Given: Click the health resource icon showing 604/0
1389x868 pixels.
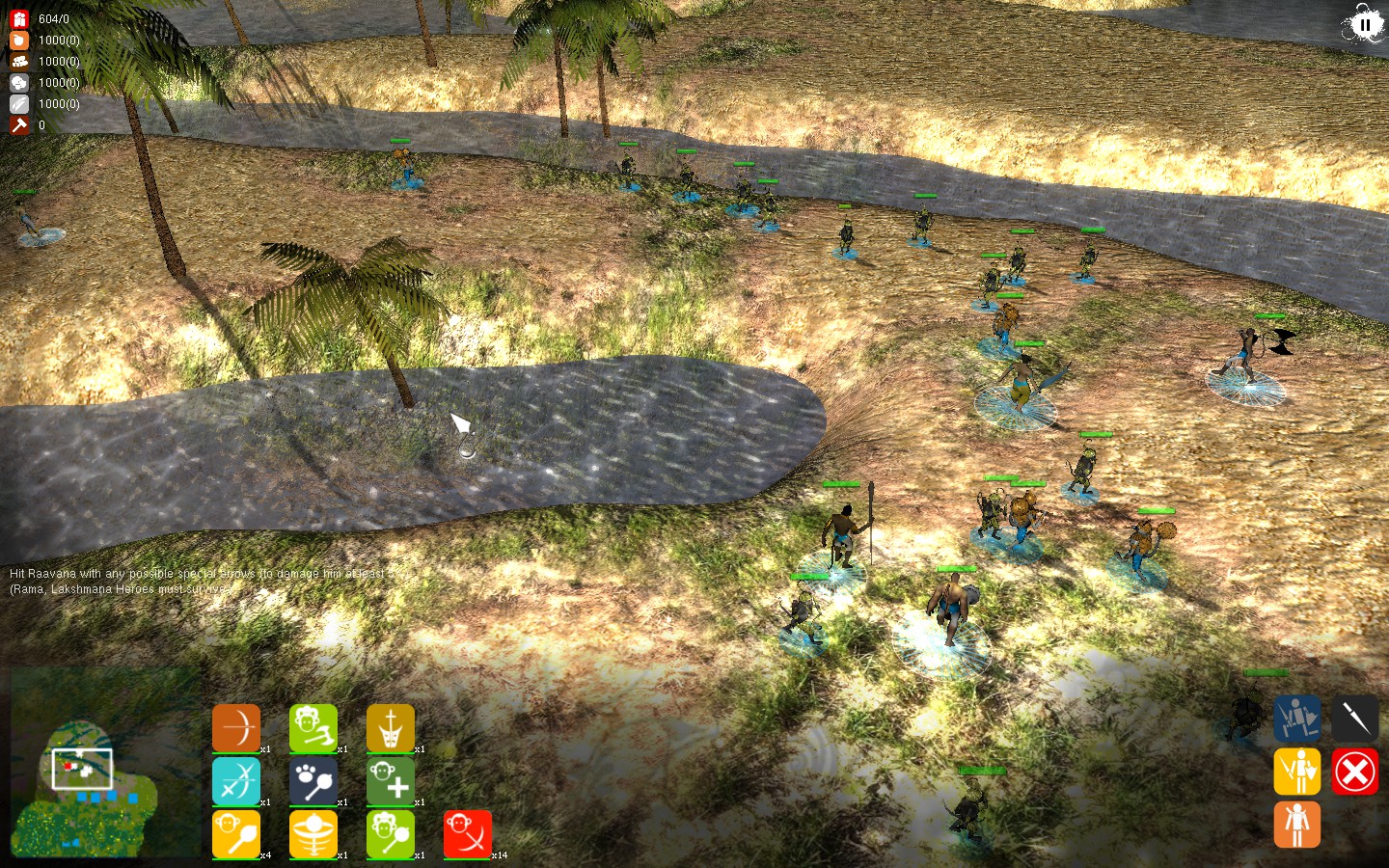Looking at the screenshot, I should 19,17.
